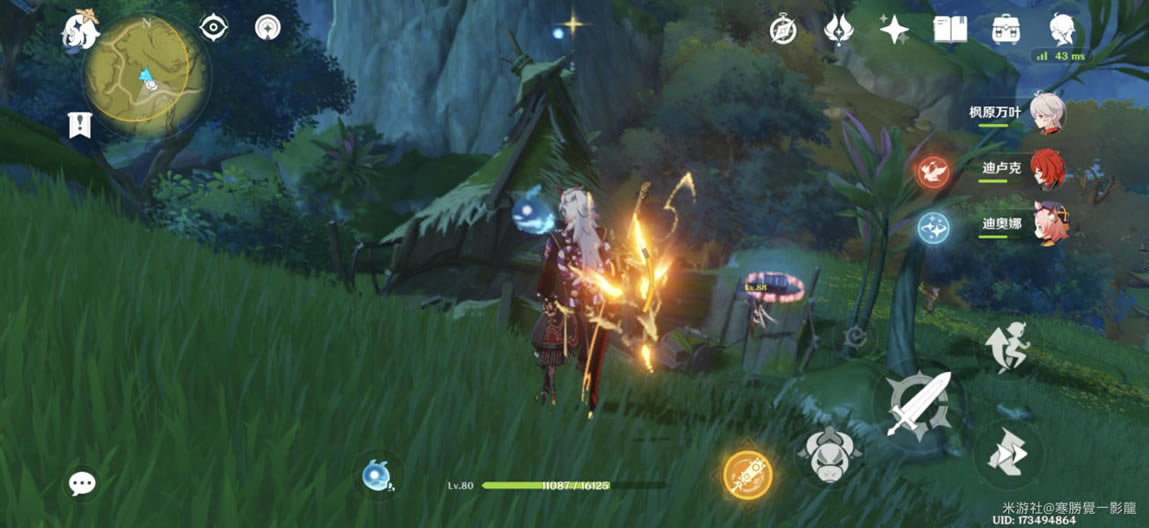Tap the sprint dash button
1149x528 pixels.
1007,455
